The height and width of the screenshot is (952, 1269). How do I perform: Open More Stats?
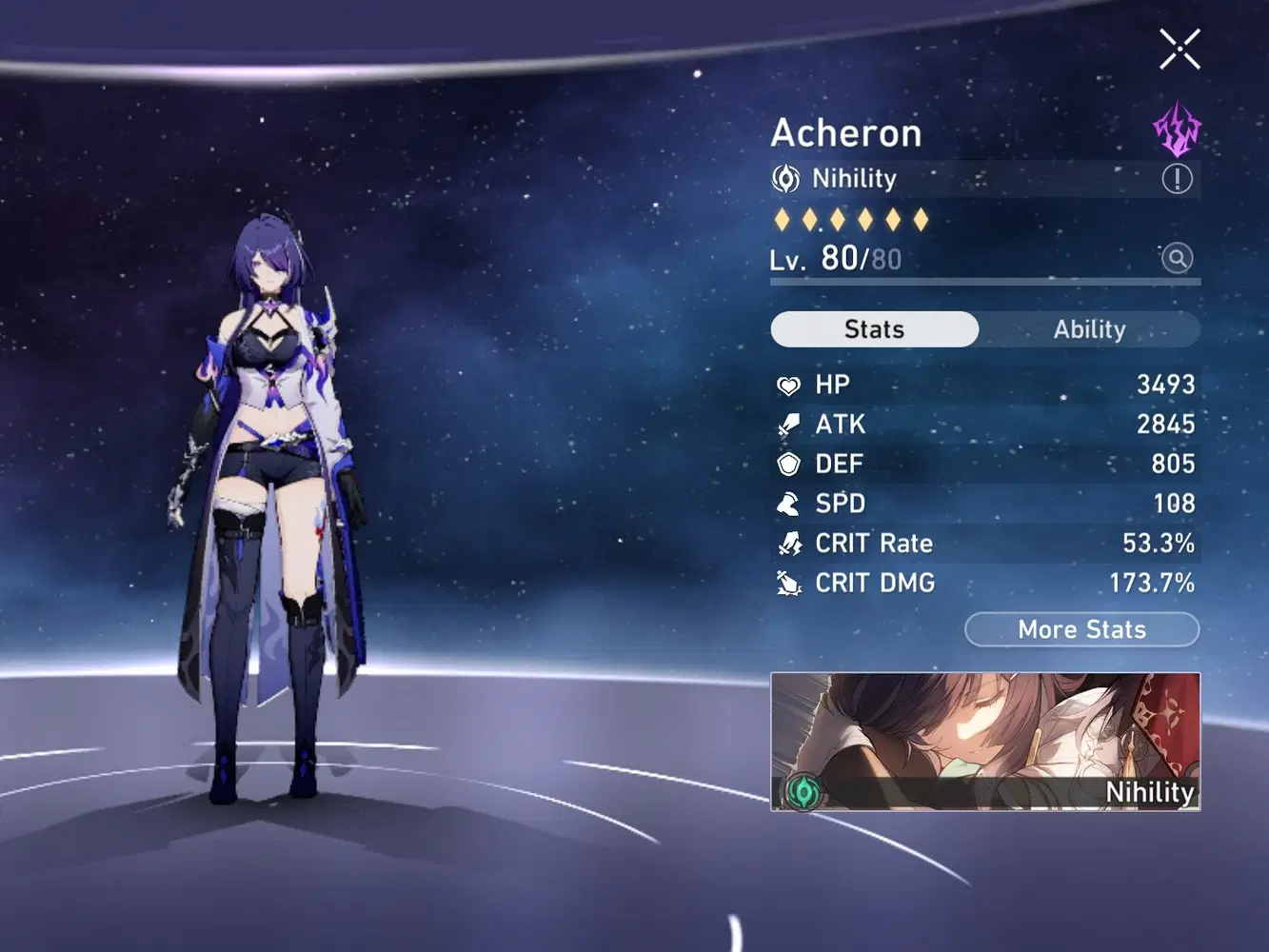1081,629
